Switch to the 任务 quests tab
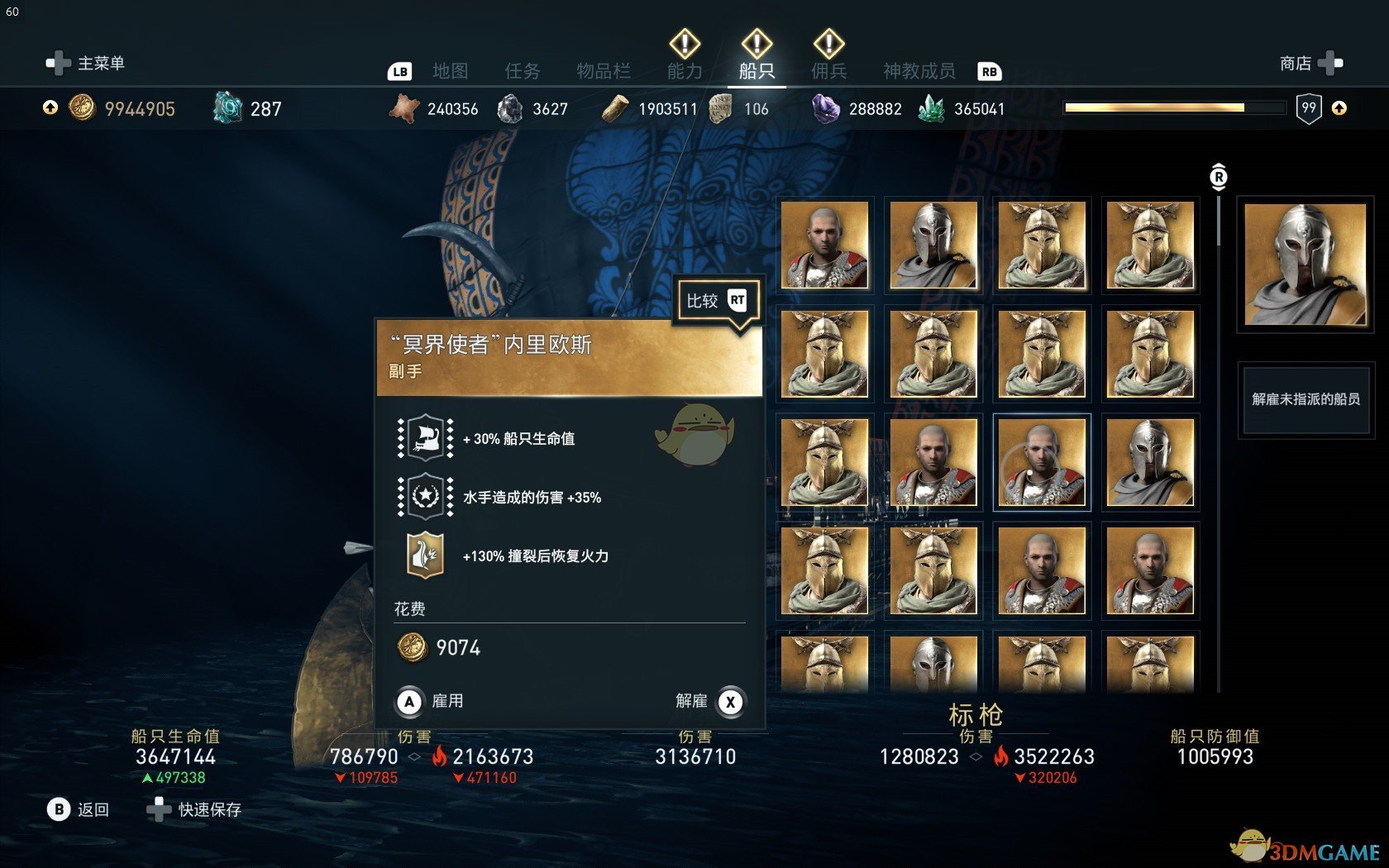Viewport: 1389px width, 868px height. 523,71
